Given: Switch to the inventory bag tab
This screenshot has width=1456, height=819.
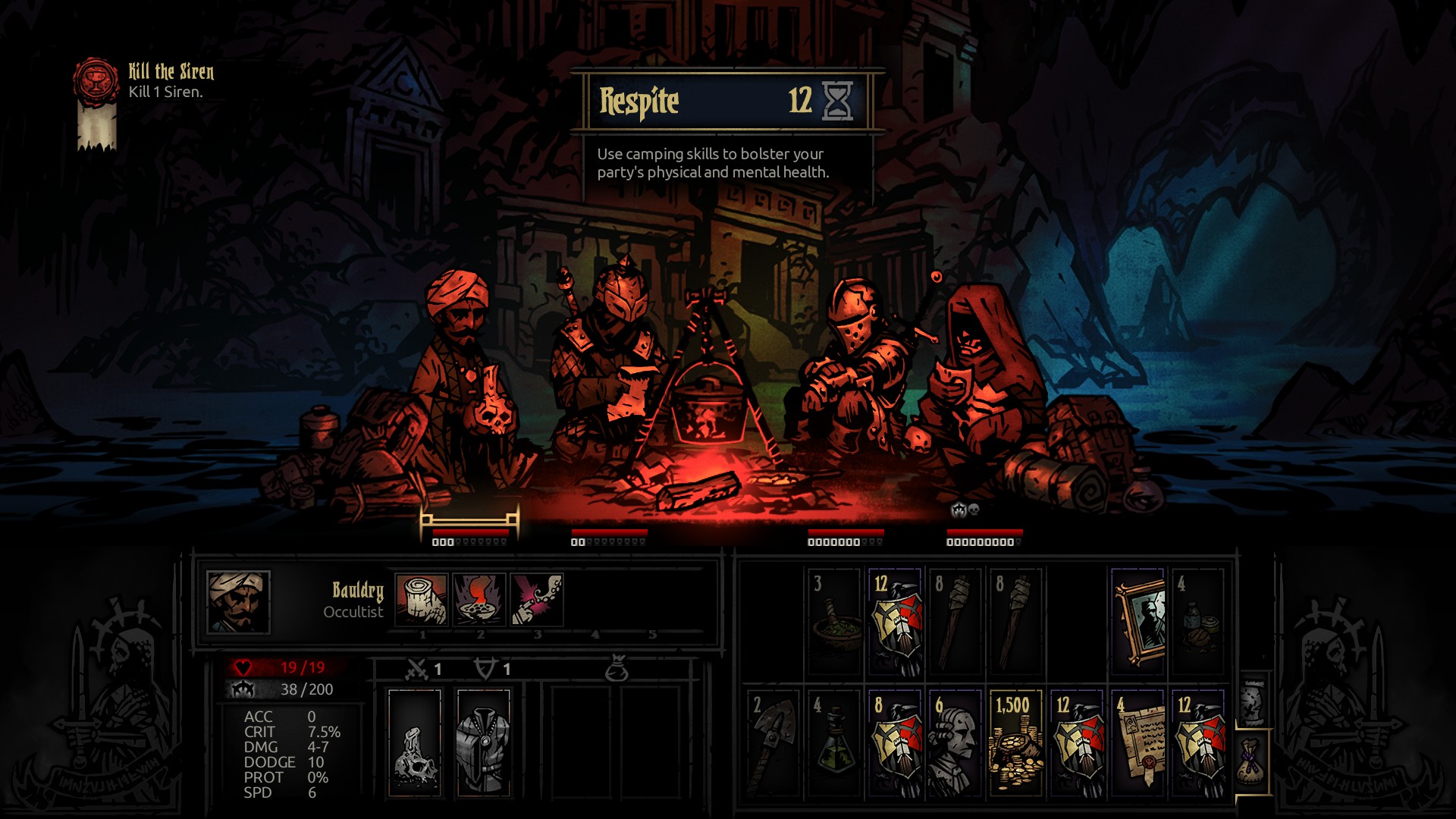Looking at the screenshot, I should coord(1253,762).
